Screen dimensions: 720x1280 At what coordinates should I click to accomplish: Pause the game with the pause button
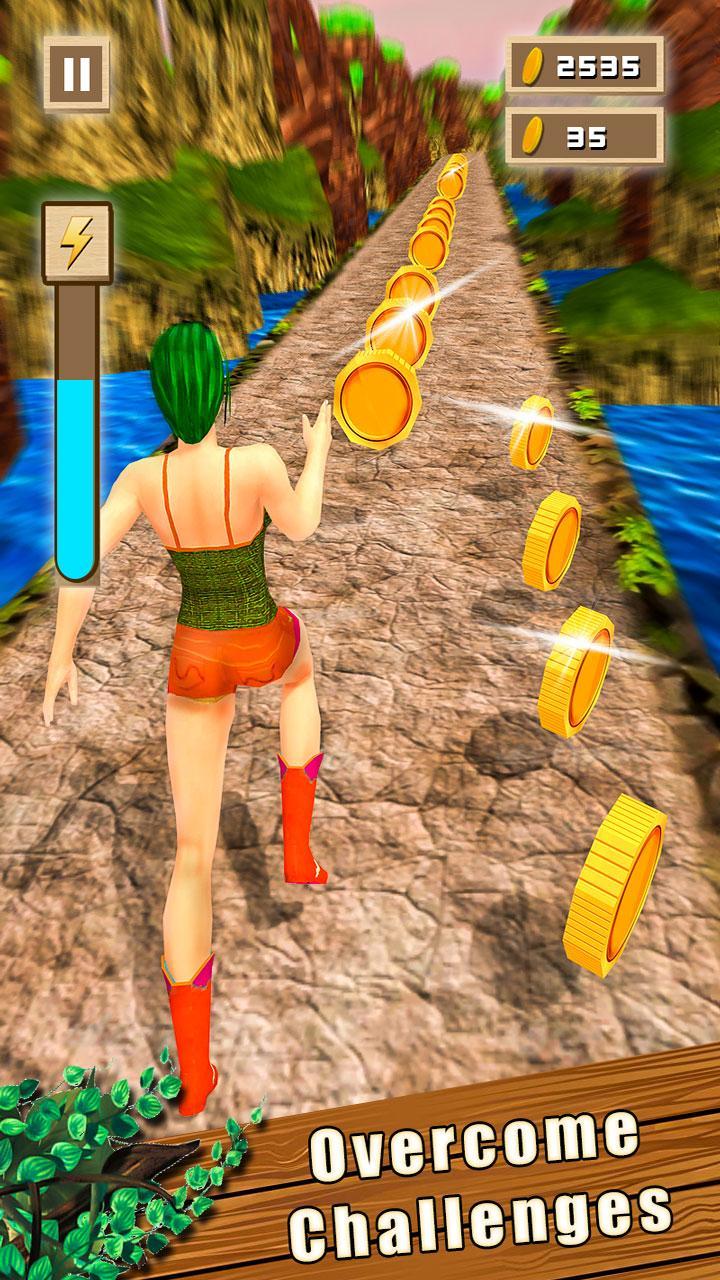point(77,74)
